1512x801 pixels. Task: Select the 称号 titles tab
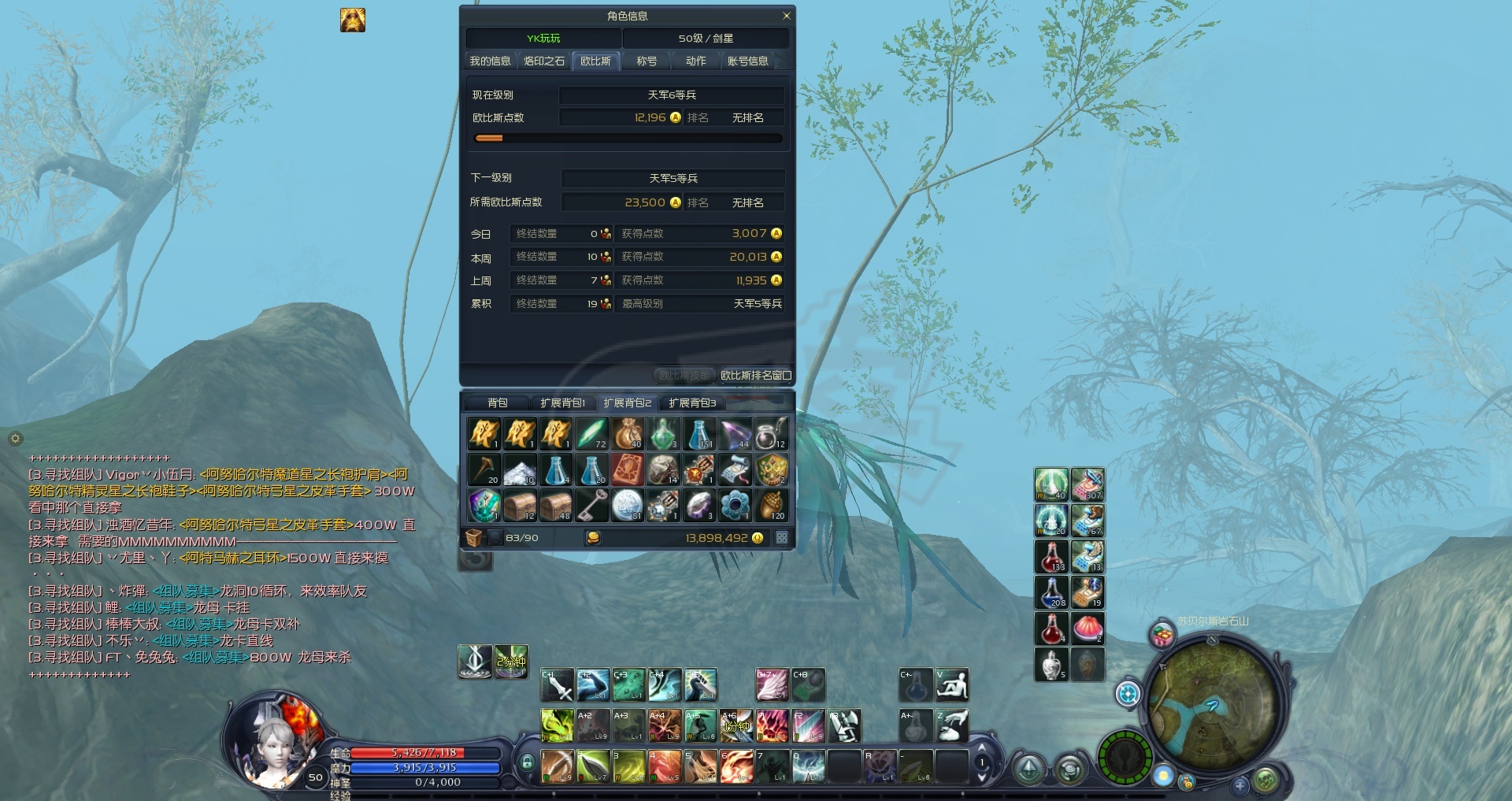click(647, 61)
